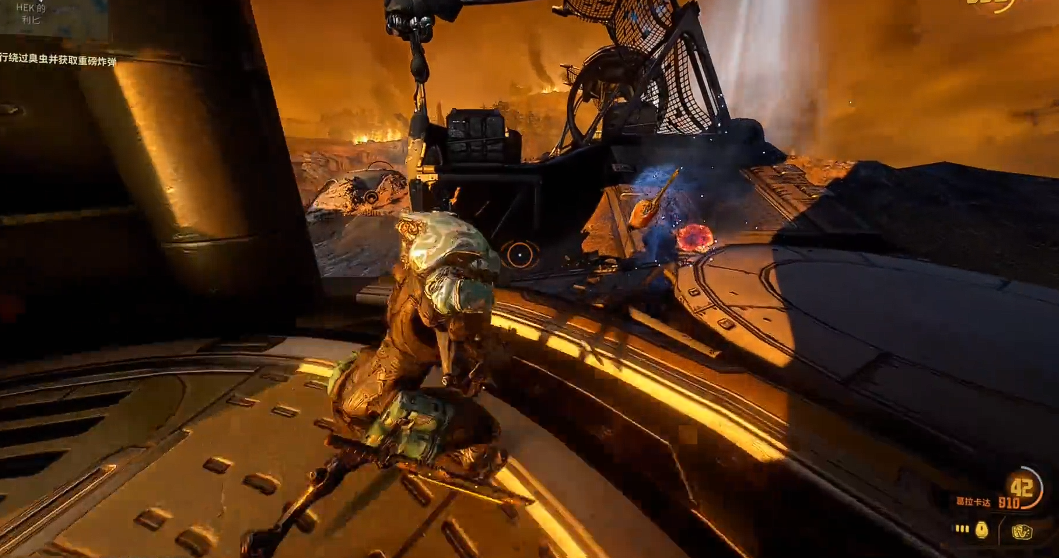Viewport: 1059px width, 558px height.
Task: Activate the yellow ability icon beside the grenade
Action: tap(1021, 531)
